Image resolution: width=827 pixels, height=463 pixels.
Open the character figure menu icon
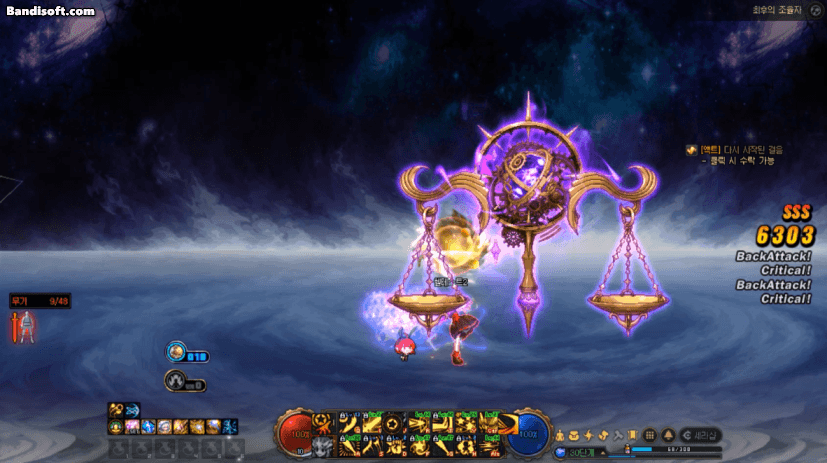tap(561, 435)
